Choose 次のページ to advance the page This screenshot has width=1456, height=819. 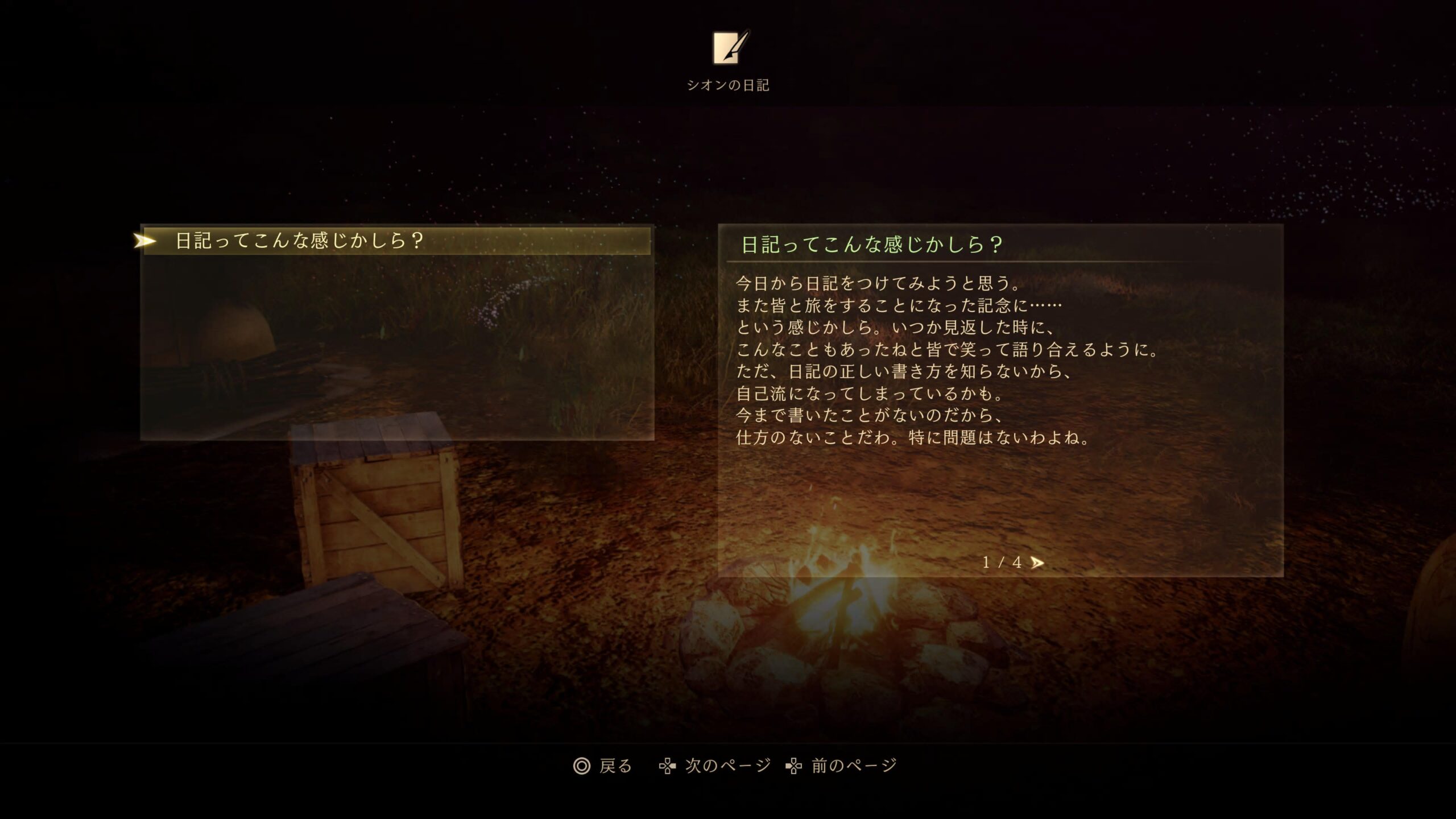pos(715,766)
